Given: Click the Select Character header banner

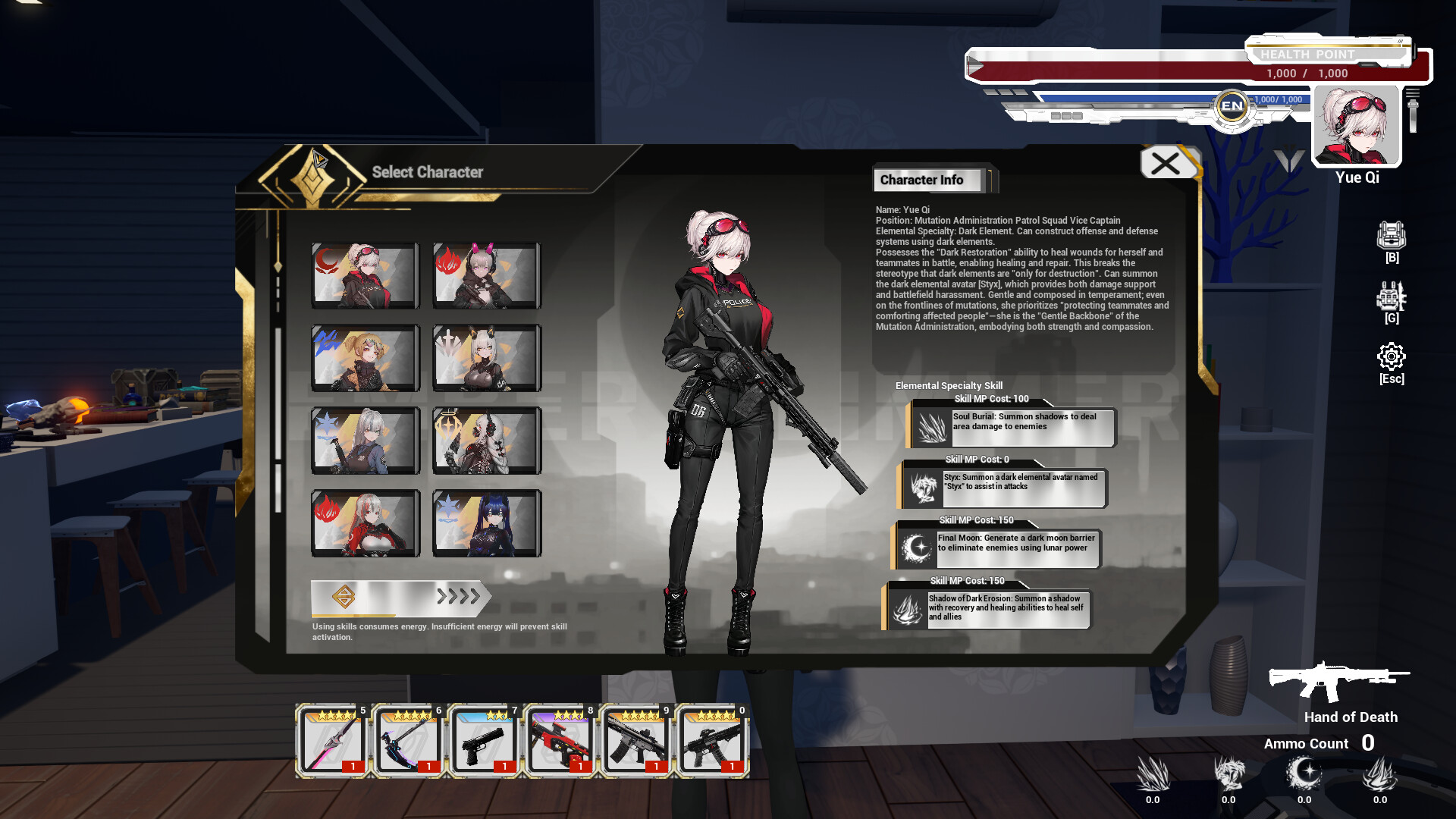Looking at the screenshot, I should 427,172.
